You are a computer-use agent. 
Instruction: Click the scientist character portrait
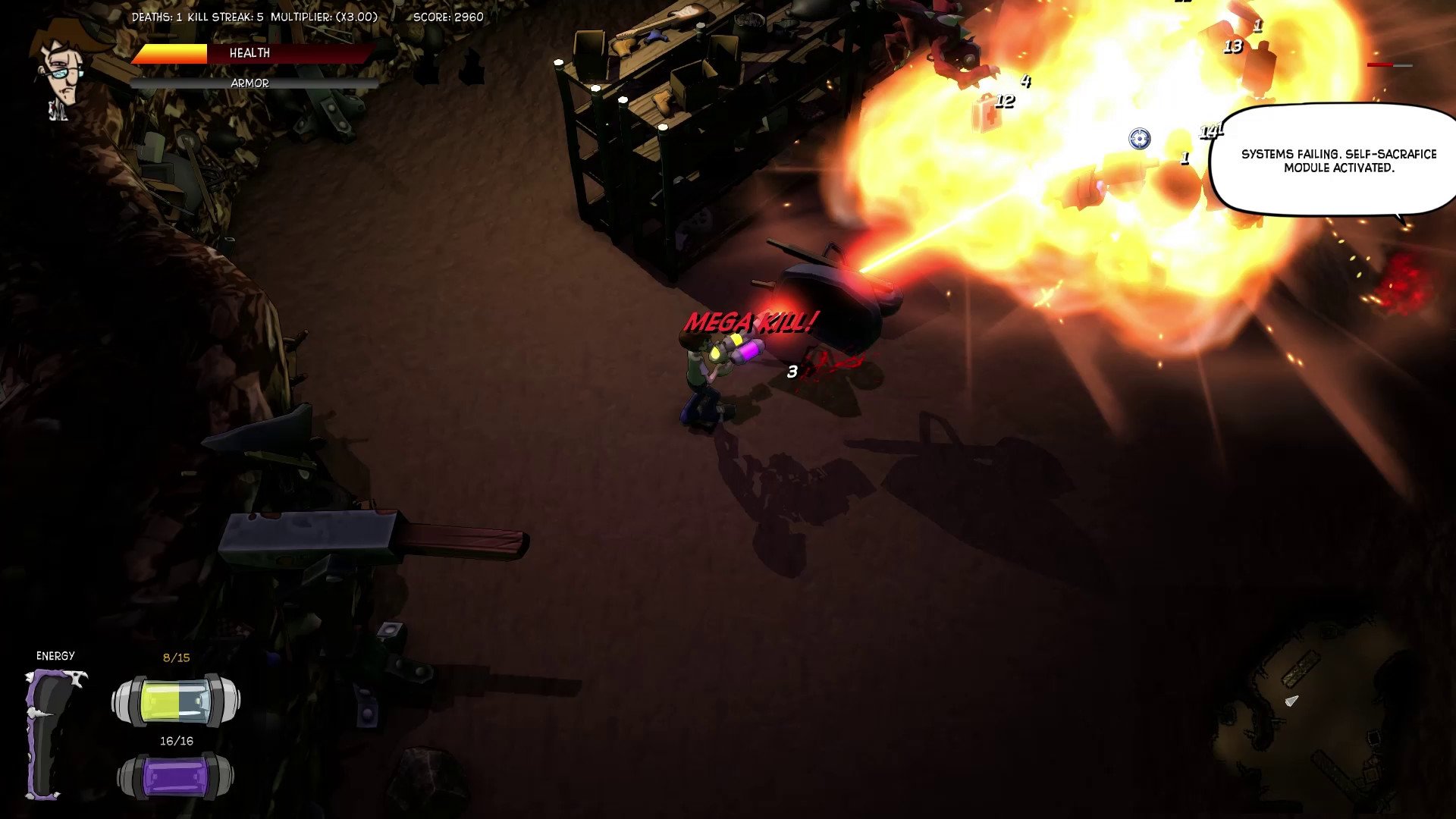click(x=65, y=70)
